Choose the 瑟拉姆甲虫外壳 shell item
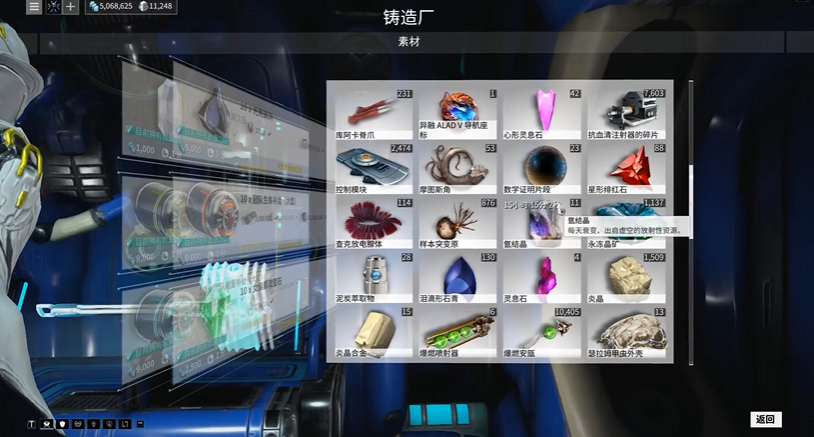The width and height of the screenshot is (814, 437). point(626,332)
